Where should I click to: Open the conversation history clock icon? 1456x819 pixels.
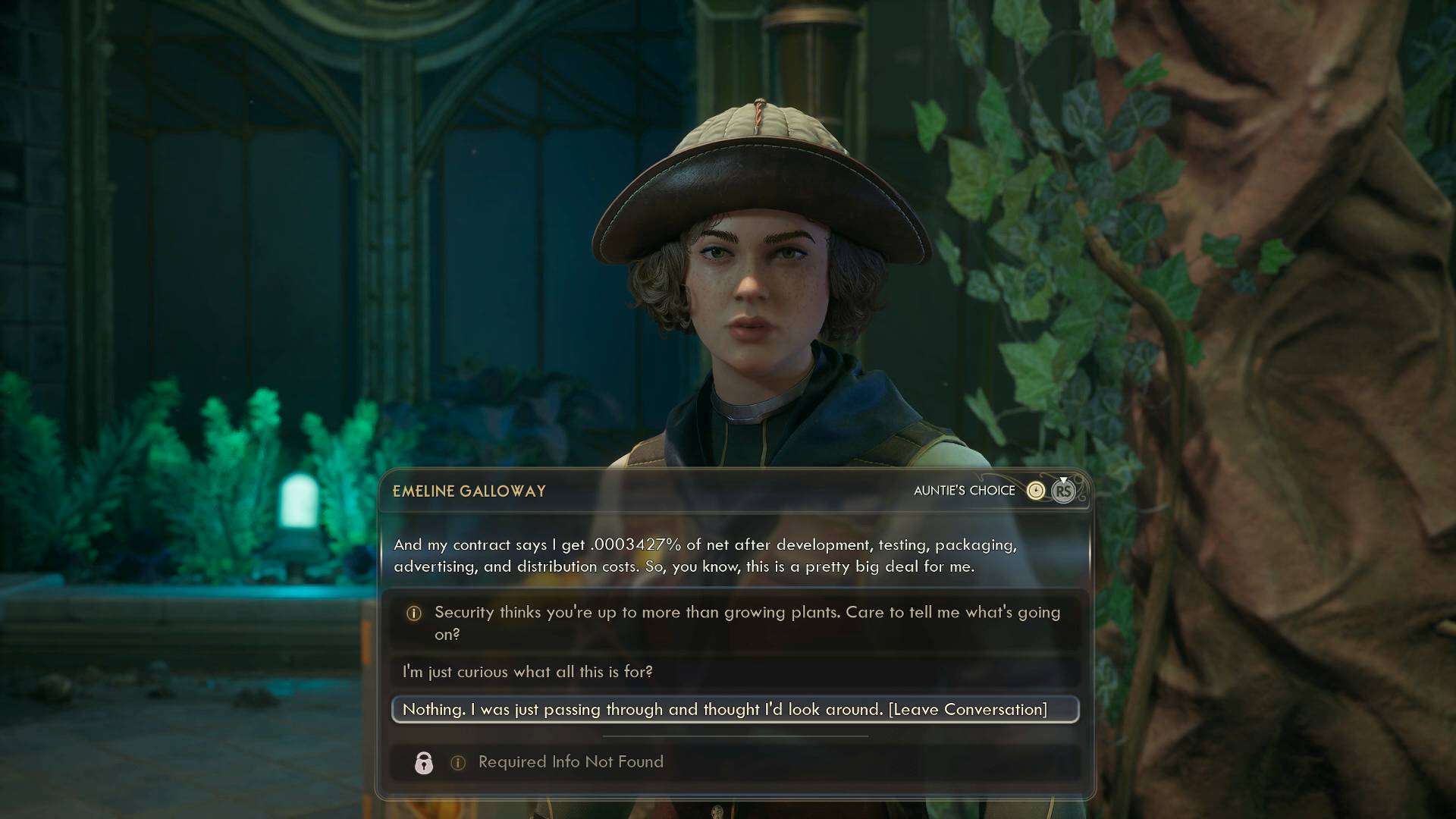coord(1035,491)
